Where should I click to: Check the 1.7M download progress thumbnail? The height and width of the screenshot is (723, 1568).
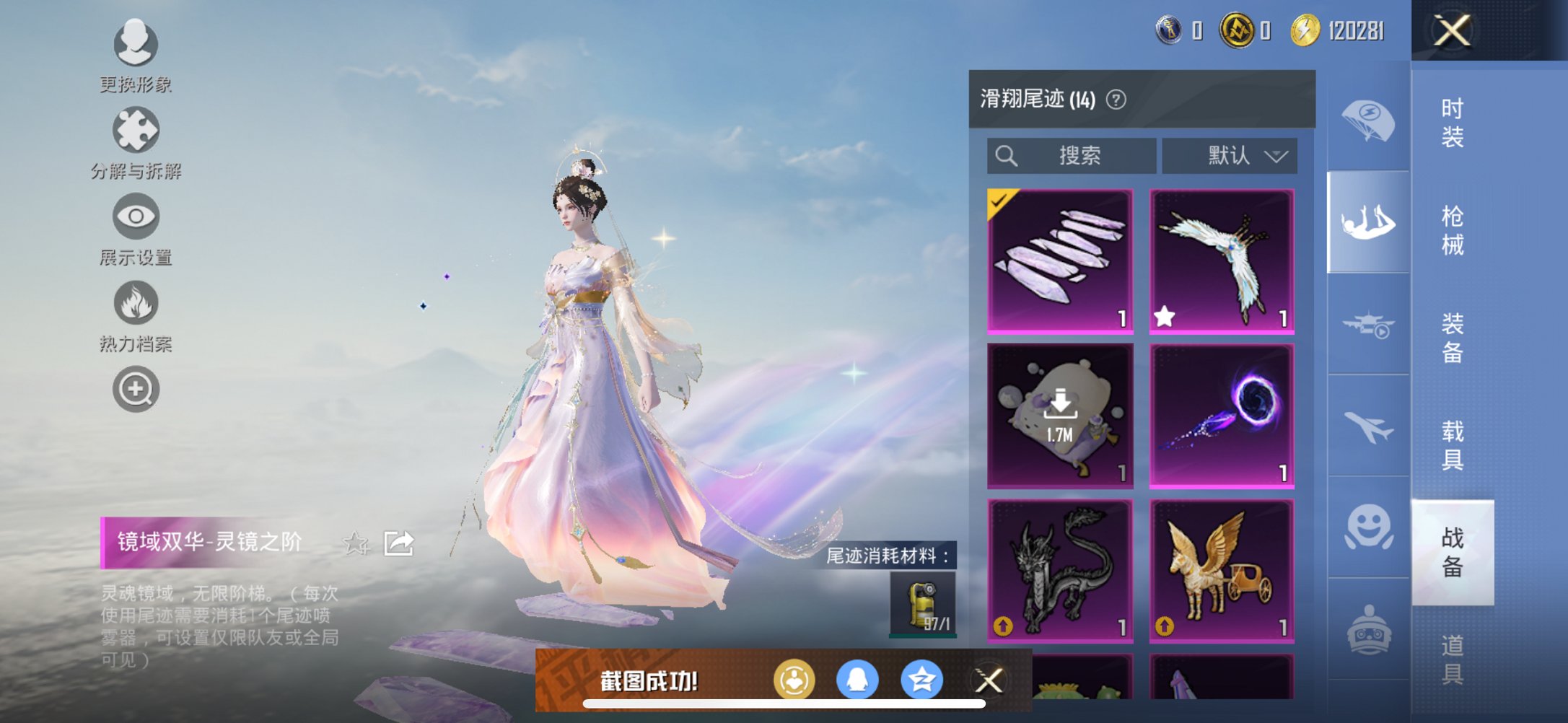(x=1059, y=417)
